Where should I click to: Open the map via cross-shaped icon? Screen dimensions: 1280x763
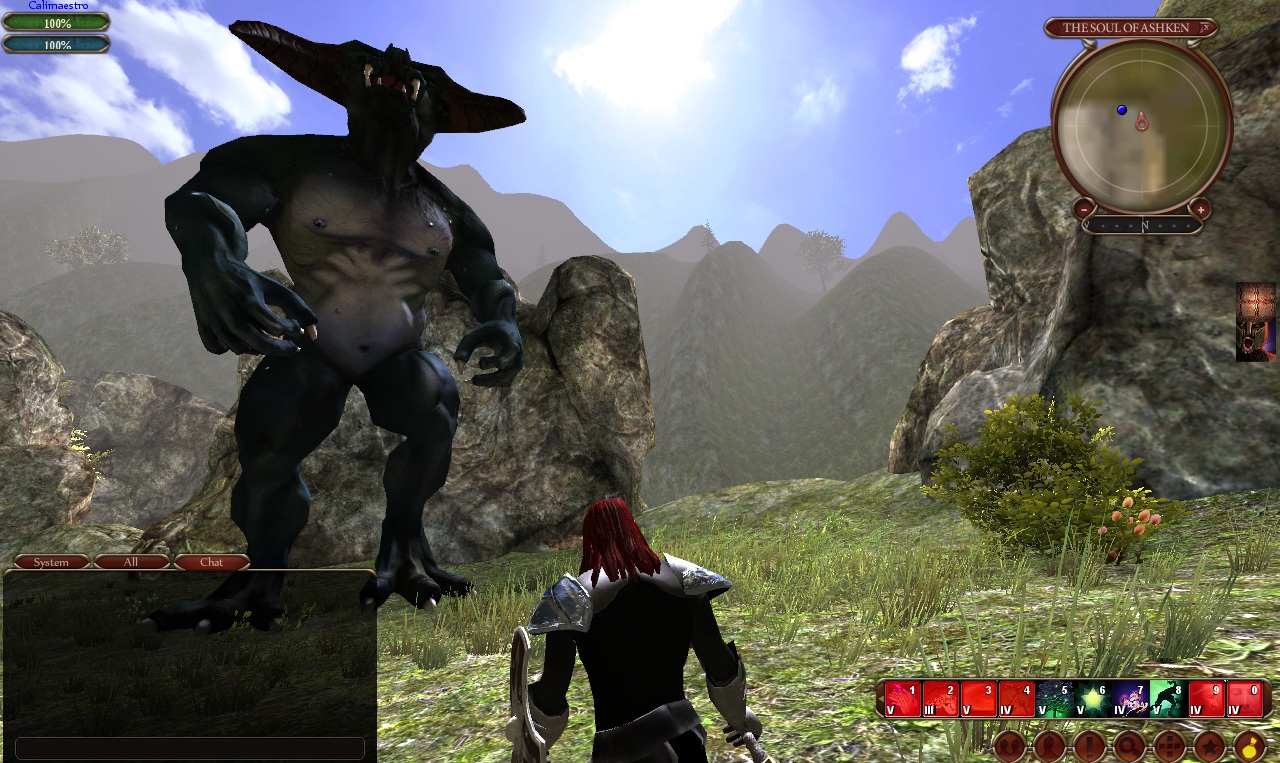[1169, 747]
